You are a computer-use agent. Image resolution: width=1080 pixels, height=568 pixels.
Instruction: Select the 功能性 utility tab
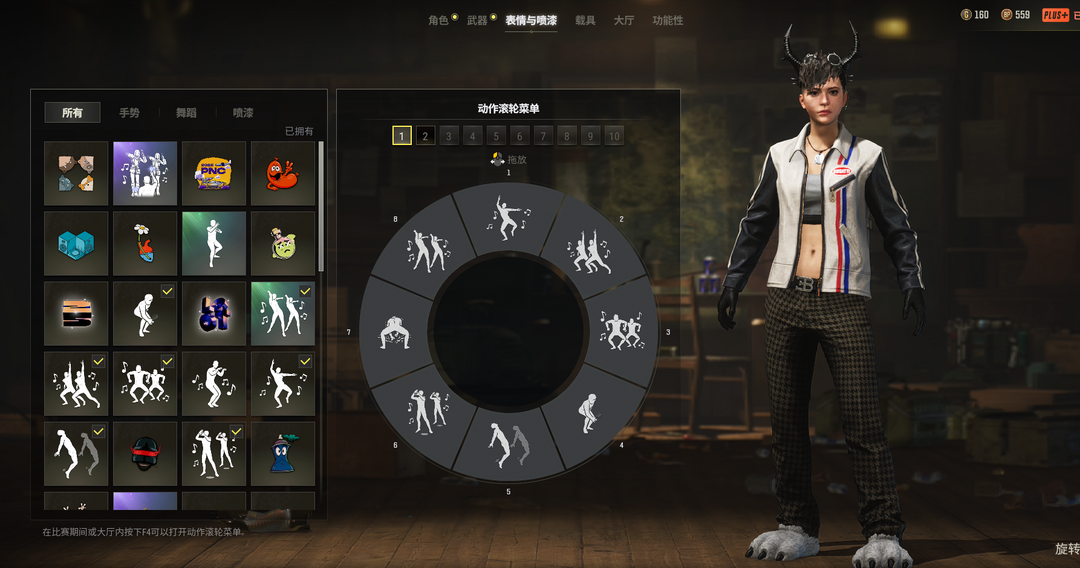[668, 20]
